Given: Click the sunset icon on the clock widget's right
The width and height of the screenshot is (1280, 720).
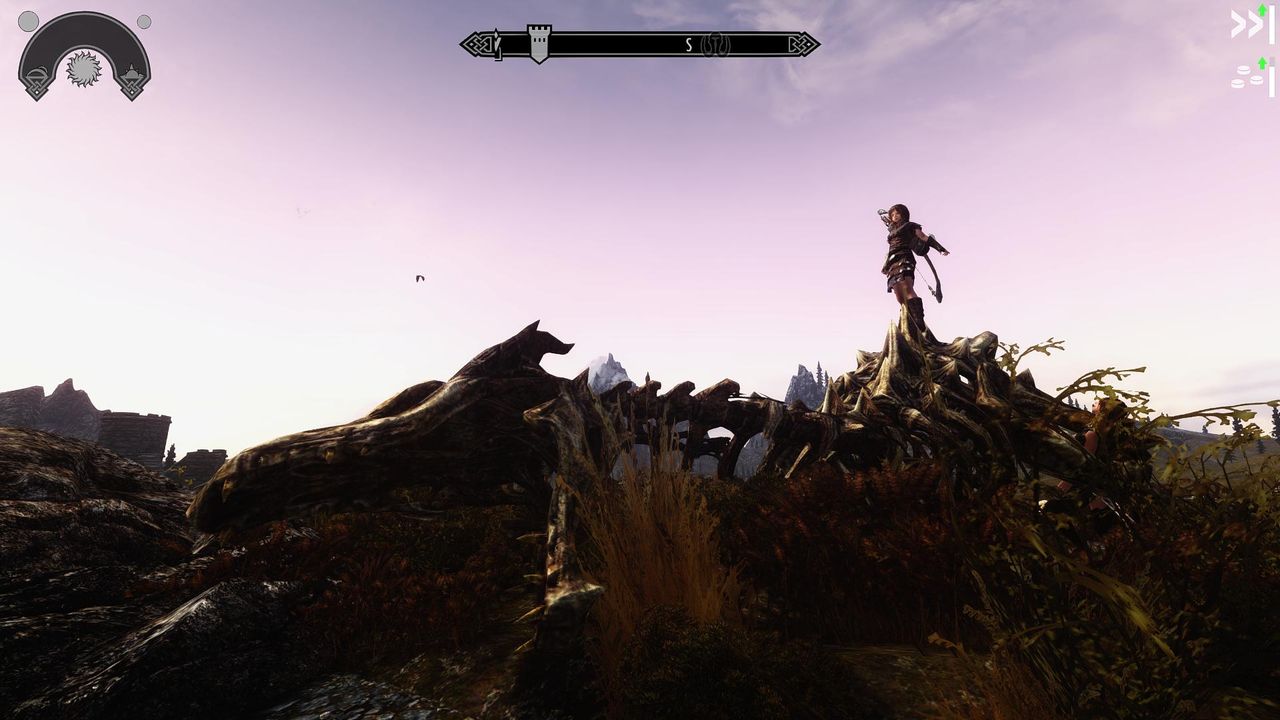Looking at the screenshot, I should 132,73.
